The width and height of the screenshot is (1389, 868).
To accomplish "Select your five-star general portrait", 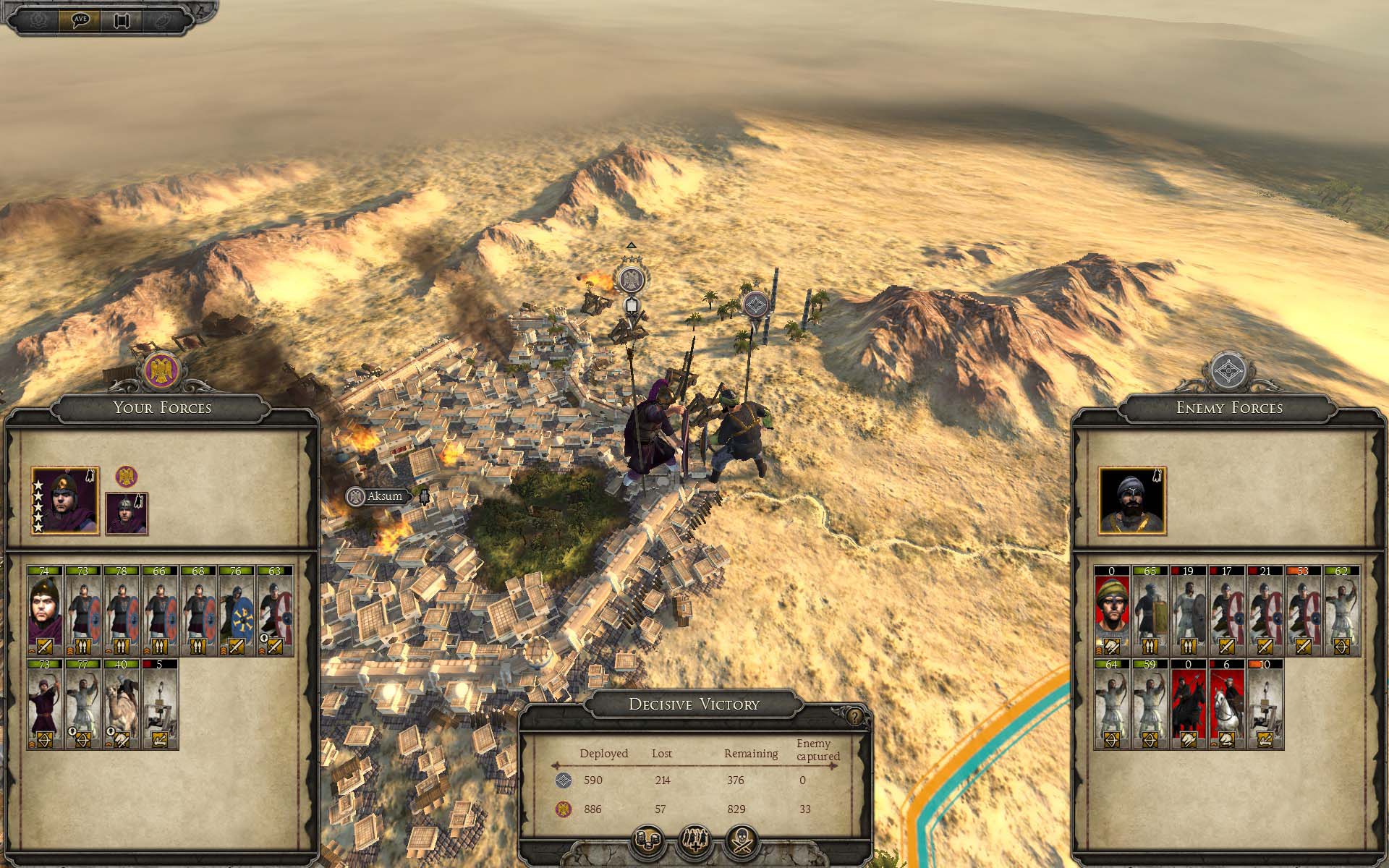I will click(x=65, y=501).
